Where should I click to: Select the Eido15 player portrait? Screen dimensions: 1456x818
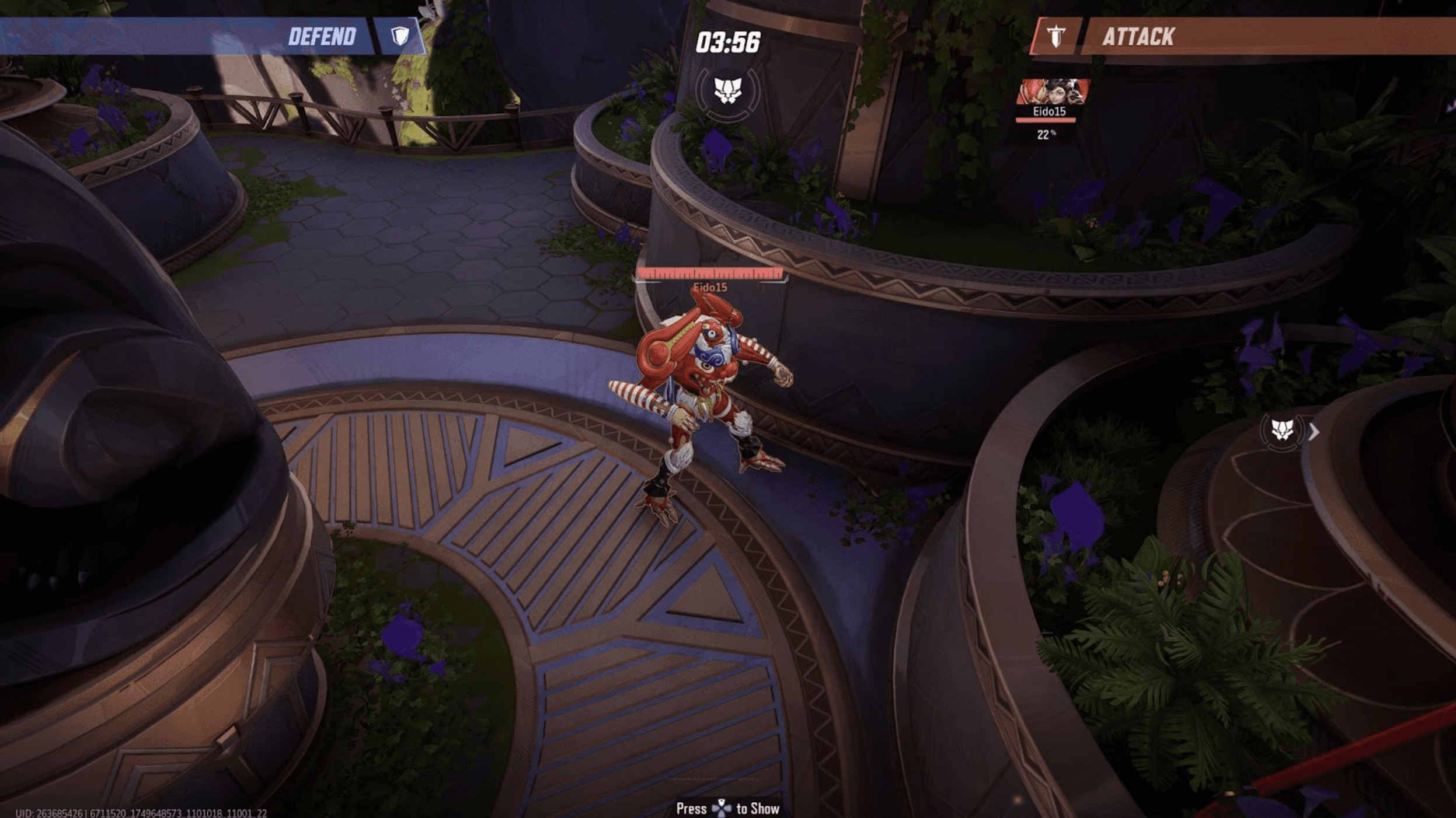(x=1052, y=92)
